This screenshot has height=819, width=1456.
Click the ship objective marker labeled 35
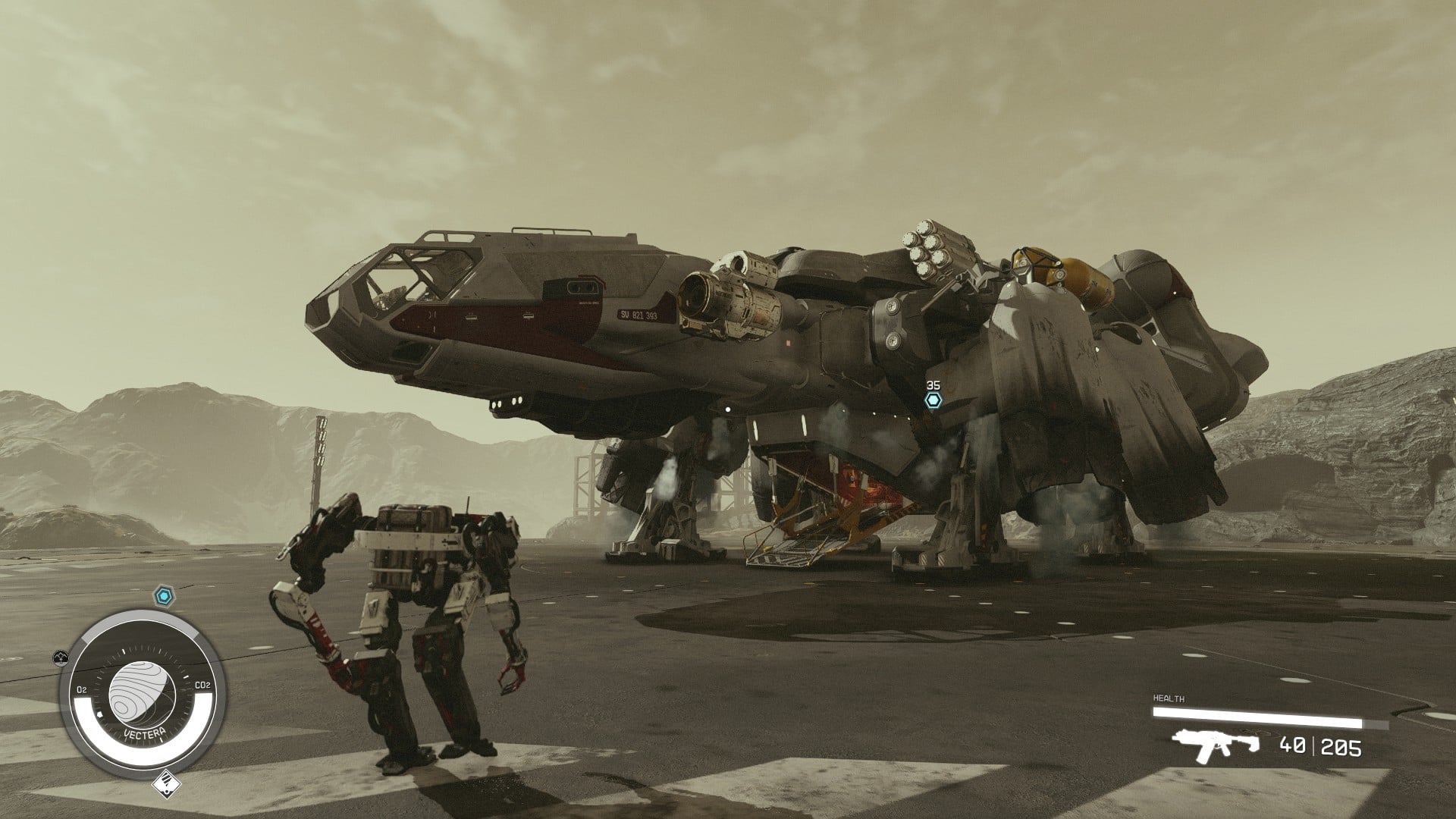tap(933, 400)
